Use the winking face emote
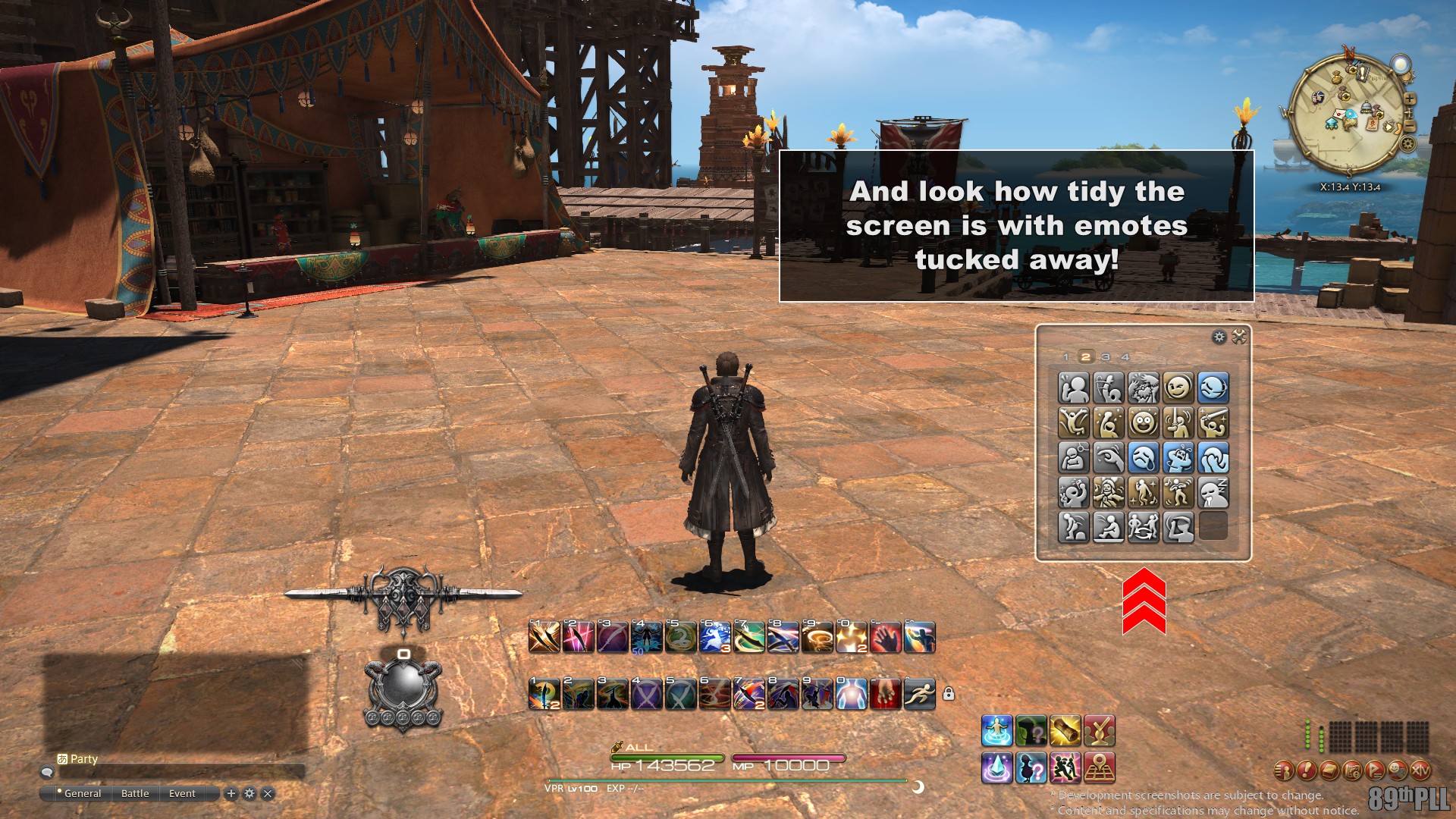Image resolution: width=1456 pixels, height=819 pixels. [x=1178, y=388]
